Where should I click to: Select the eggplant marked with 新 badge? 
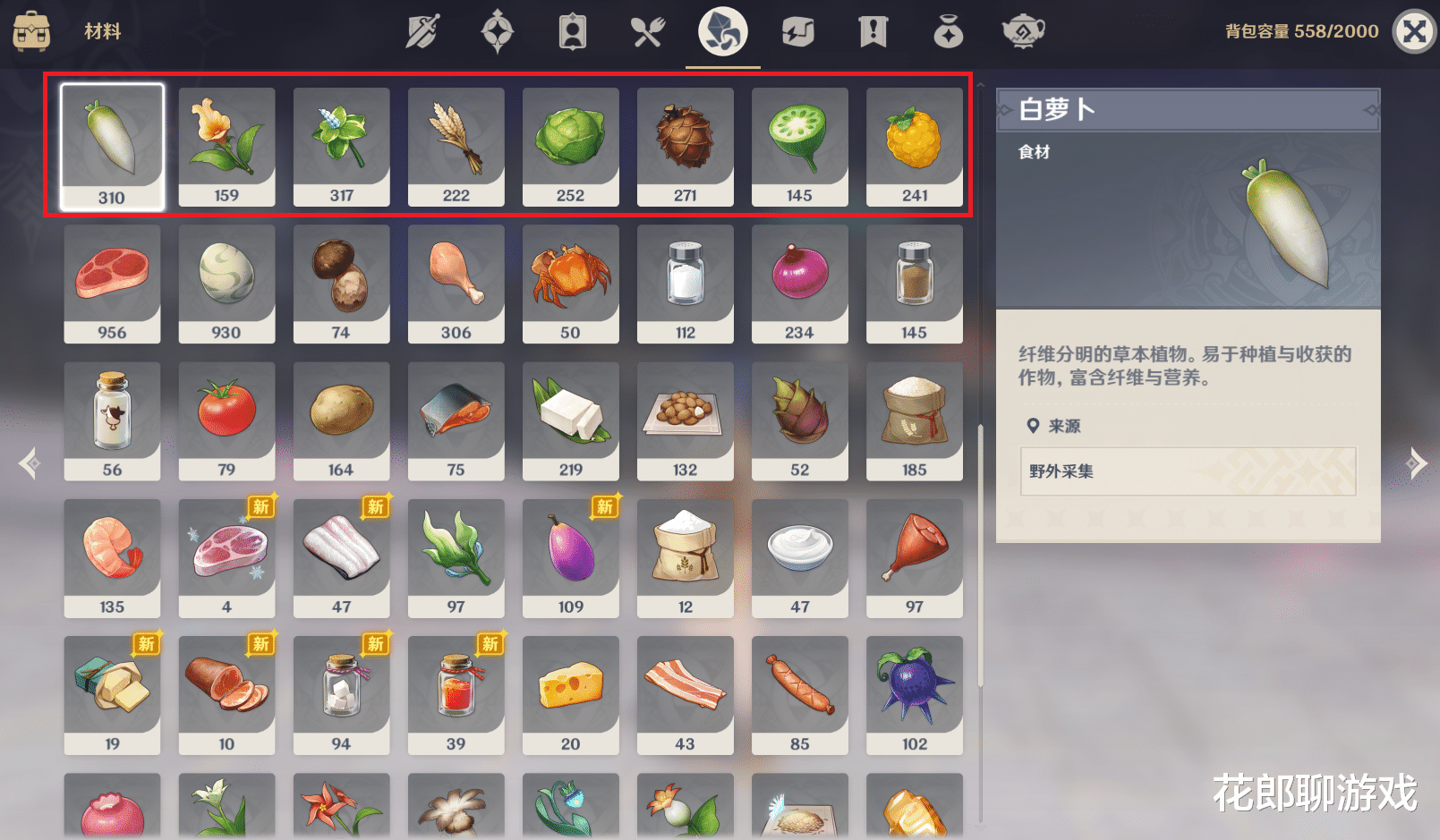570,558
